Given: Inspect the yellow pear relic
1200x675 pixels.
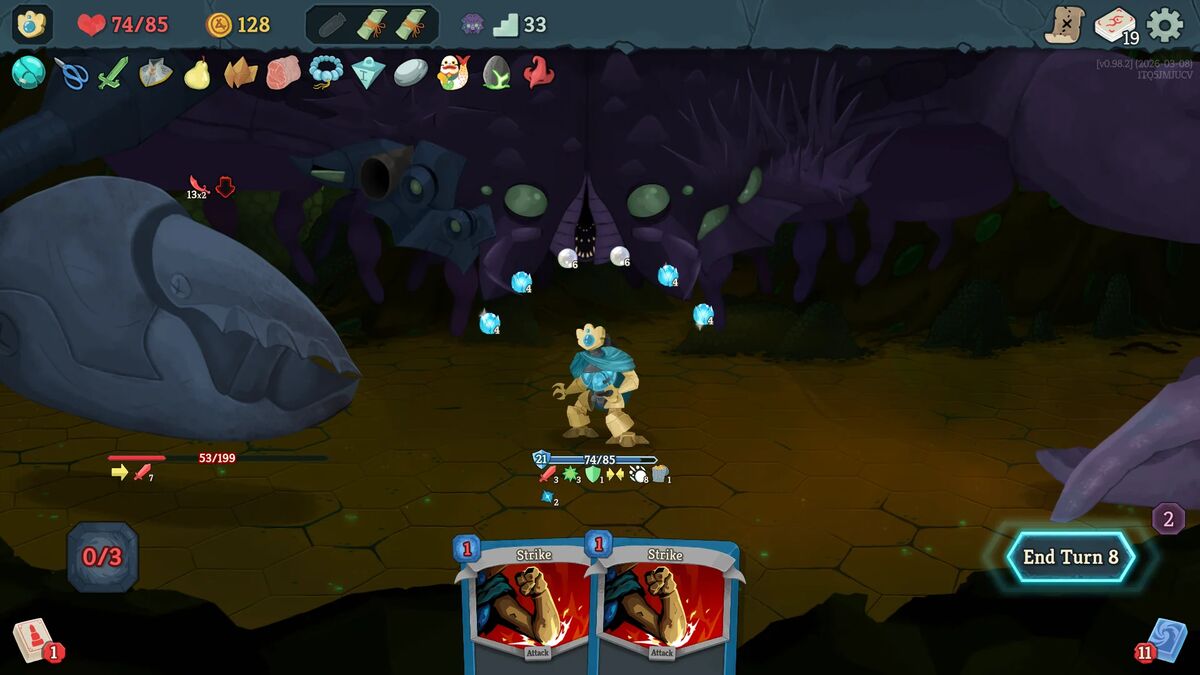Looking at the screenshot, I should pos(198,73).
